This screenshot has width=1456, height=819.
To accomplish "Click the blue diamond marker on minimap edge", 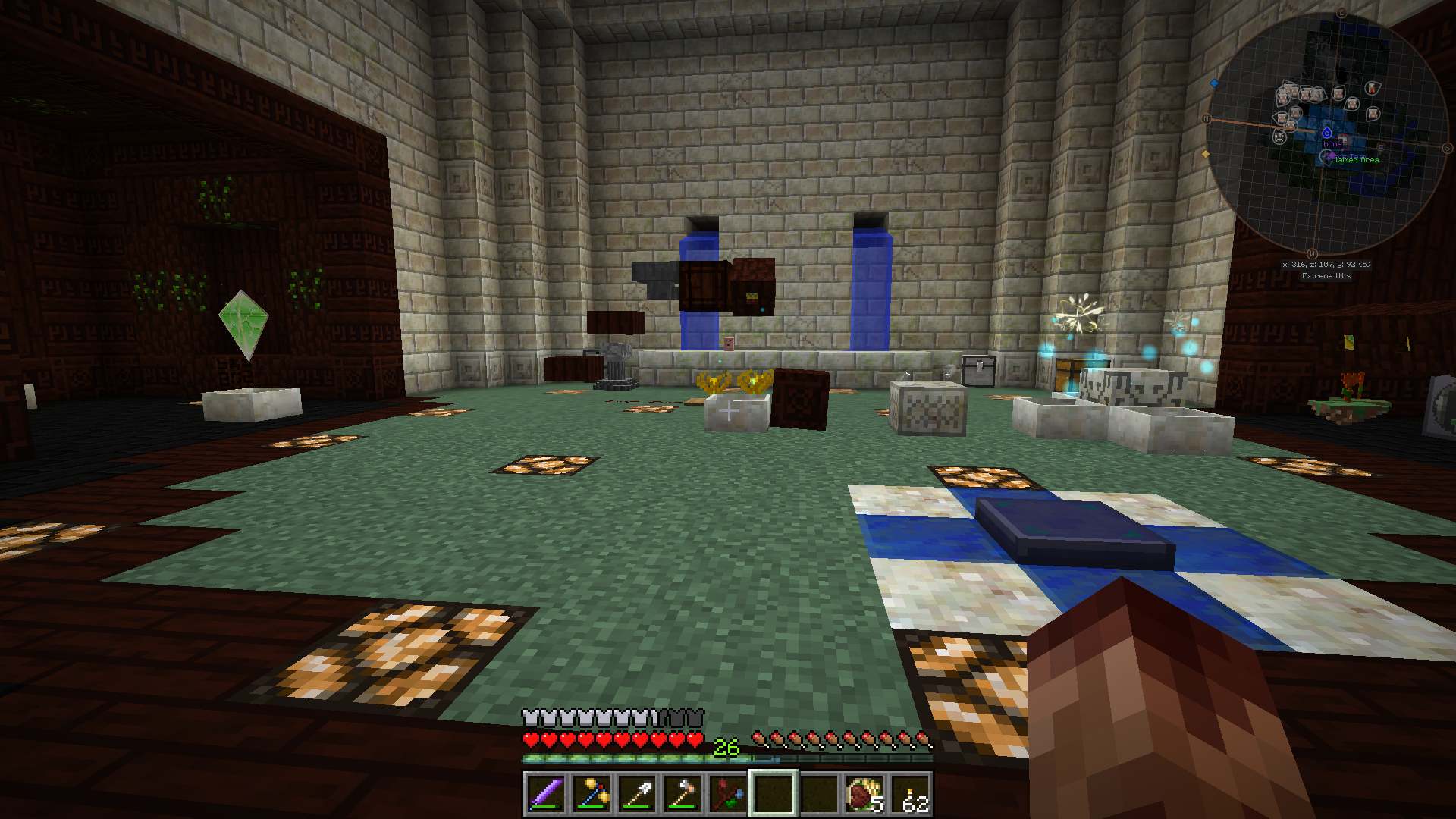I will pyautogui.click(x=1214, y=83).
